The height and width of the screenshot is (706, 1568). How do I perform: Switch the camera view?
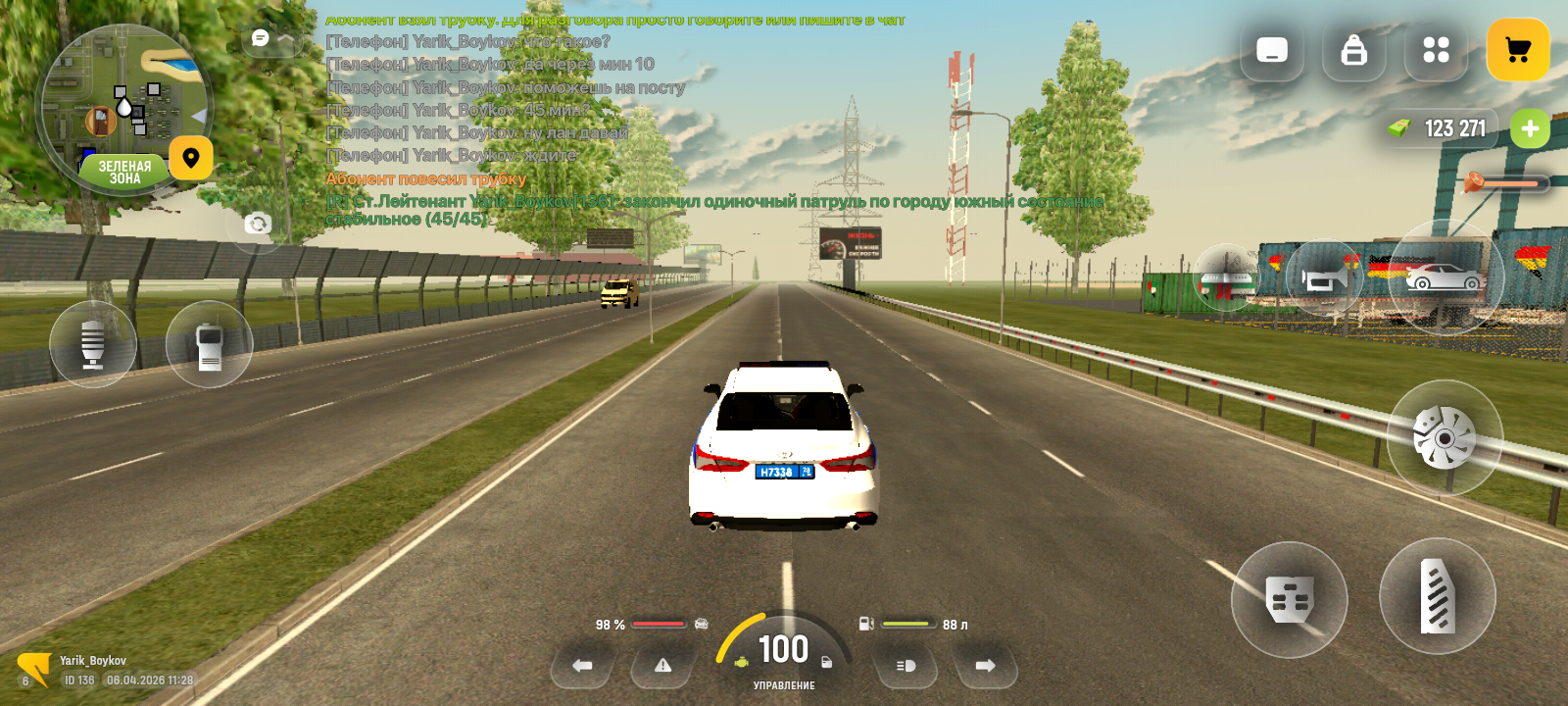pos(257,224)
